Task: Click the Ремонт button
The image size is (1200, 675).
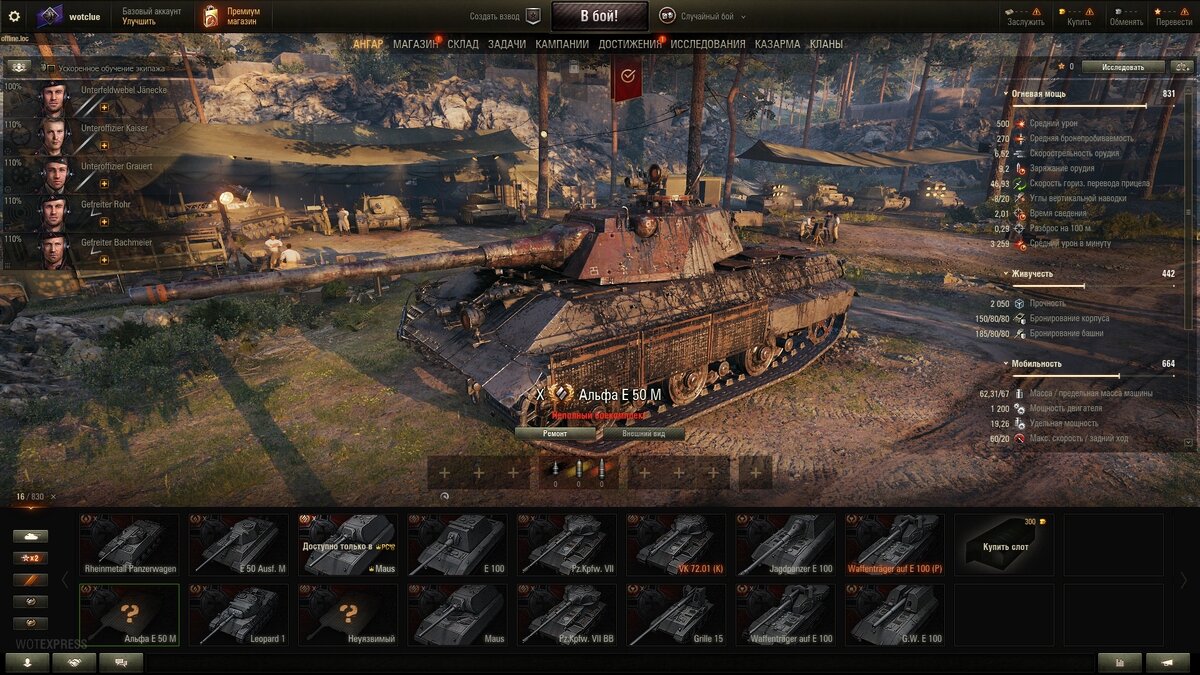Action: [555, 434]
